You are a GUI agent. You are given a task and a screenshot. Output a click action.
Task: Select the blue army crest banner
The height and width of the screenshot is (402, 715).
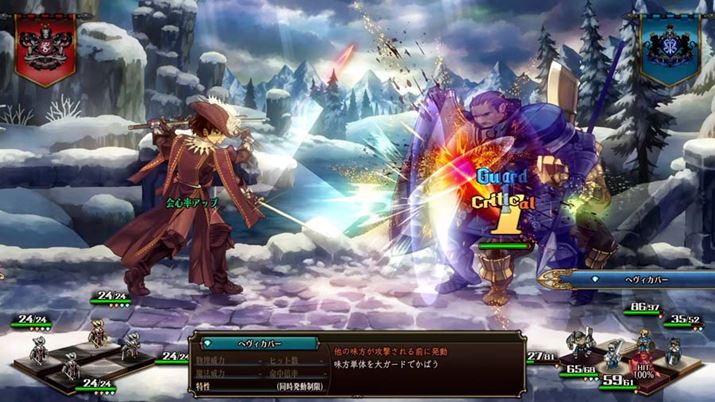(x=669, y=50)
